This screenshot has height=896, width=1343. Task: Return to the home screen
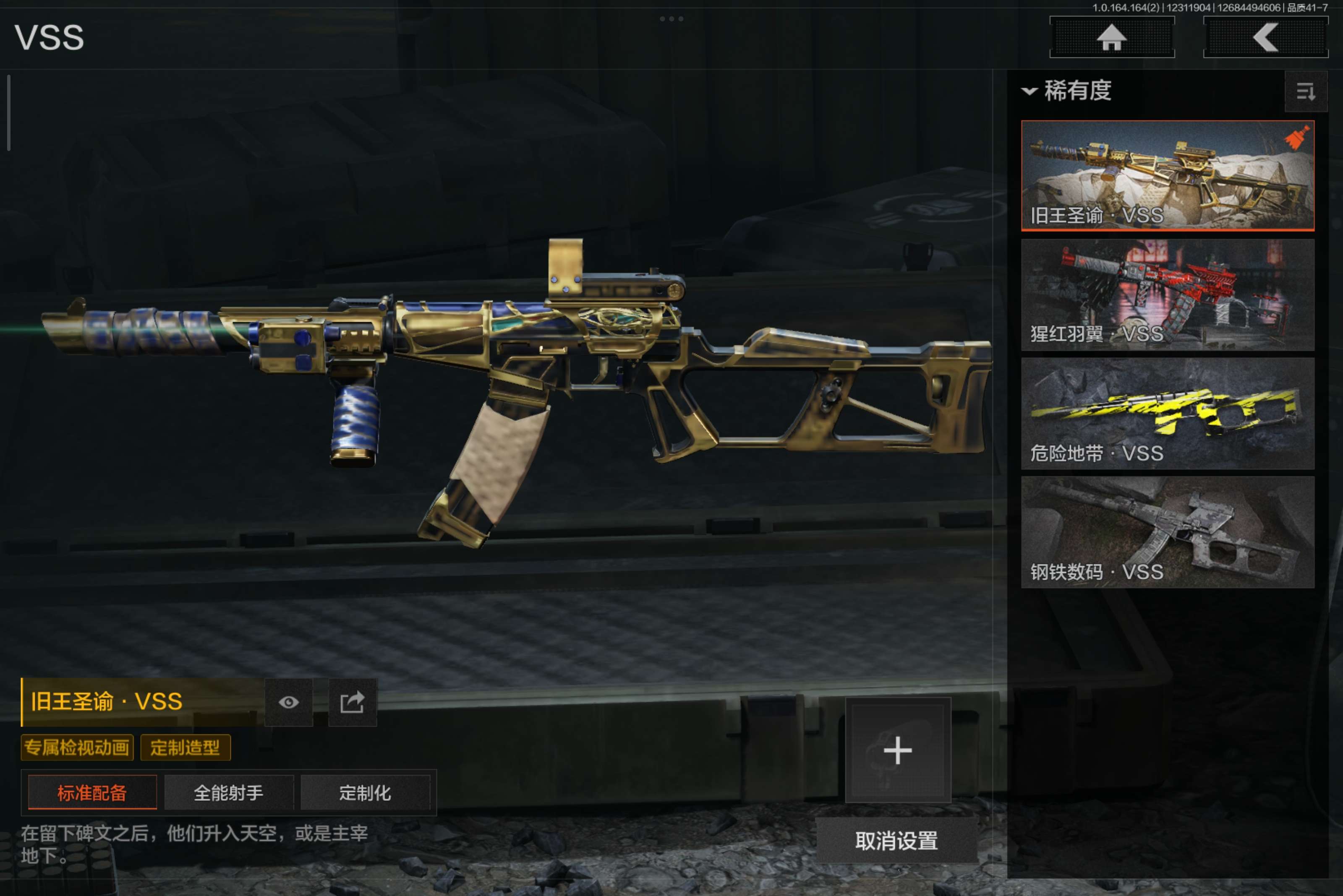point(1111,38)
